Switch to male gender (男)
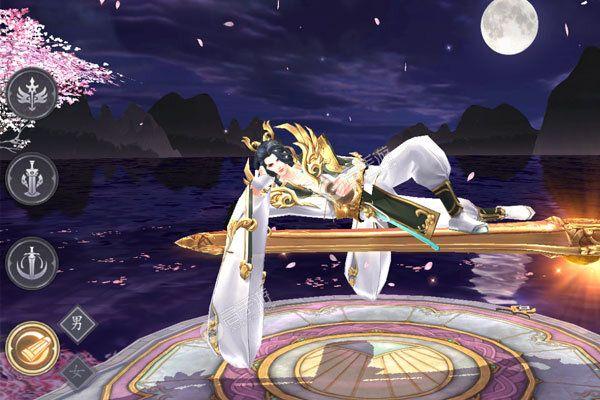600x400 pixels. (x=76, y=322)
